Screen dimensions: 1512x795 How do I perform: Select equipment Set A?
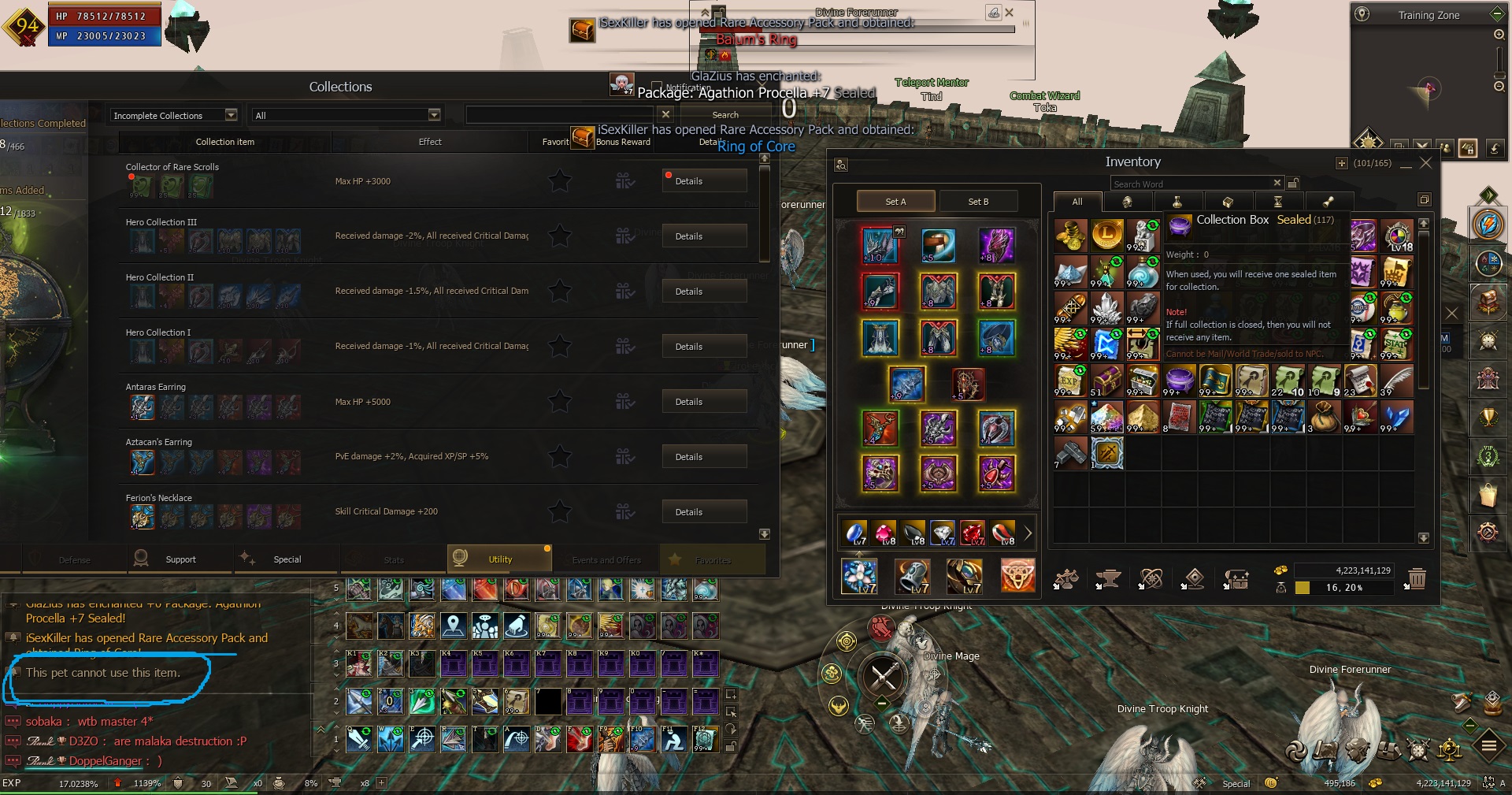[x=895, y=202]
